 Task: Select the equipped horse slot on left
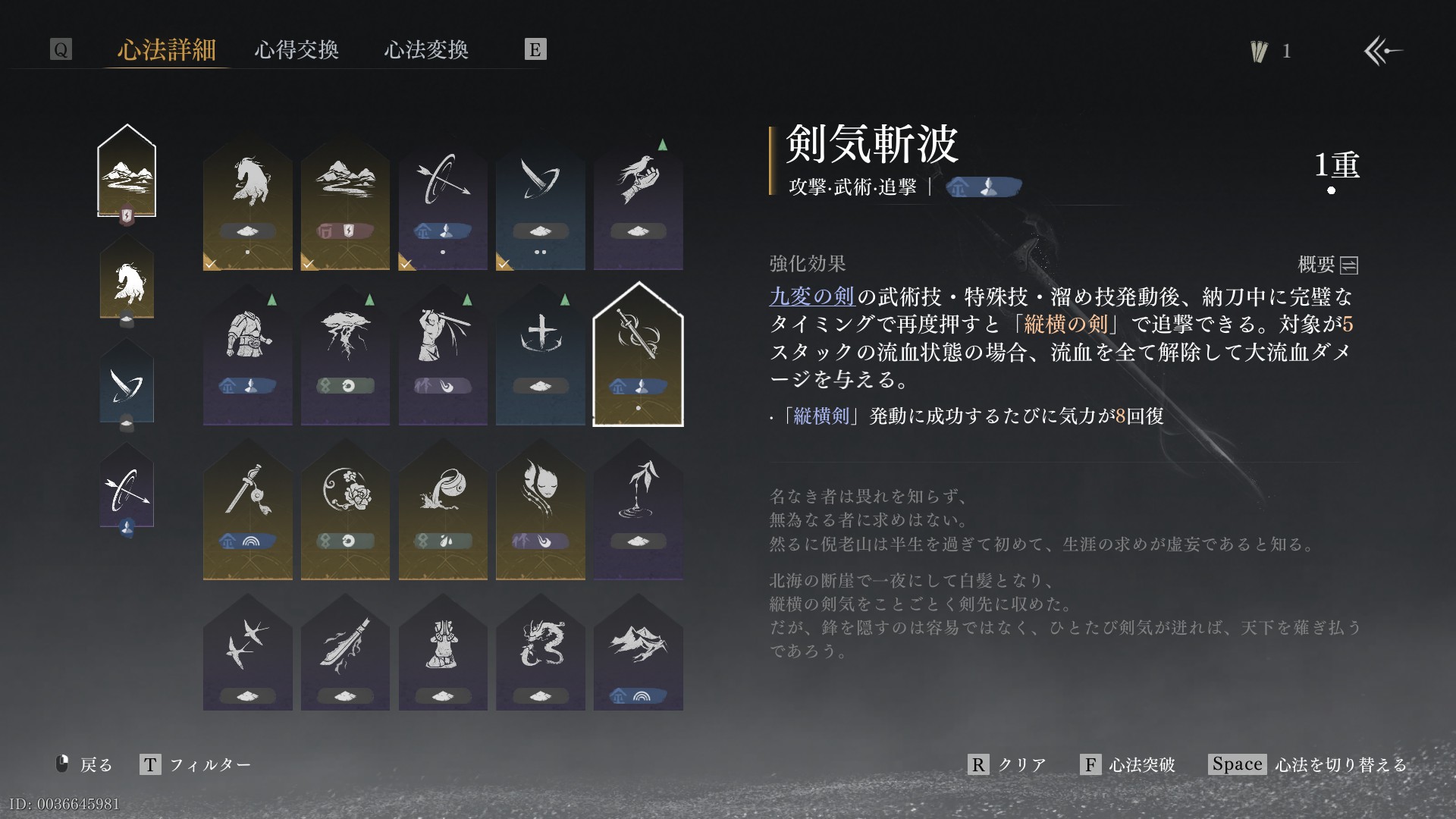point(127,282)
